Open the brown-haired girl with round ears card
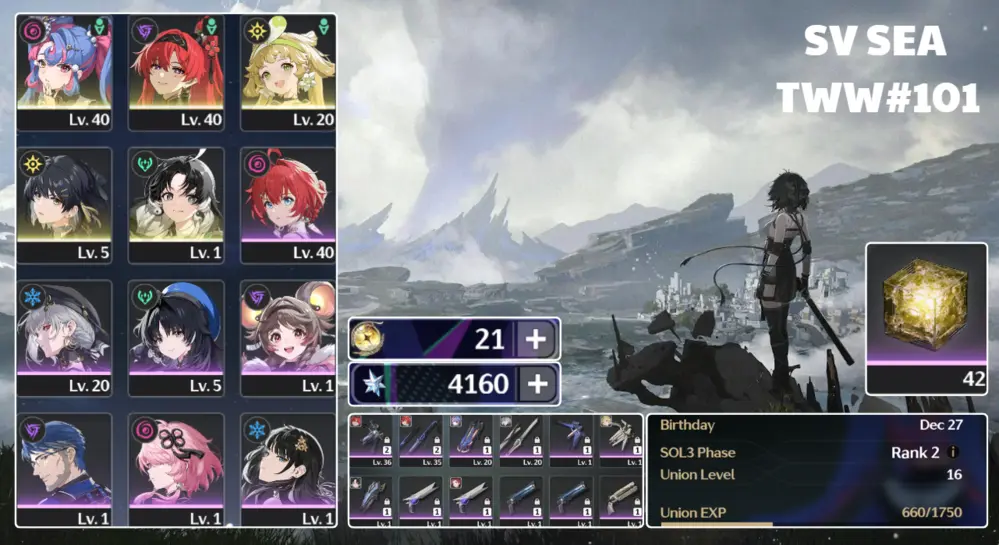The height and width of the screenshot is (545, 999). pos(288,338)
